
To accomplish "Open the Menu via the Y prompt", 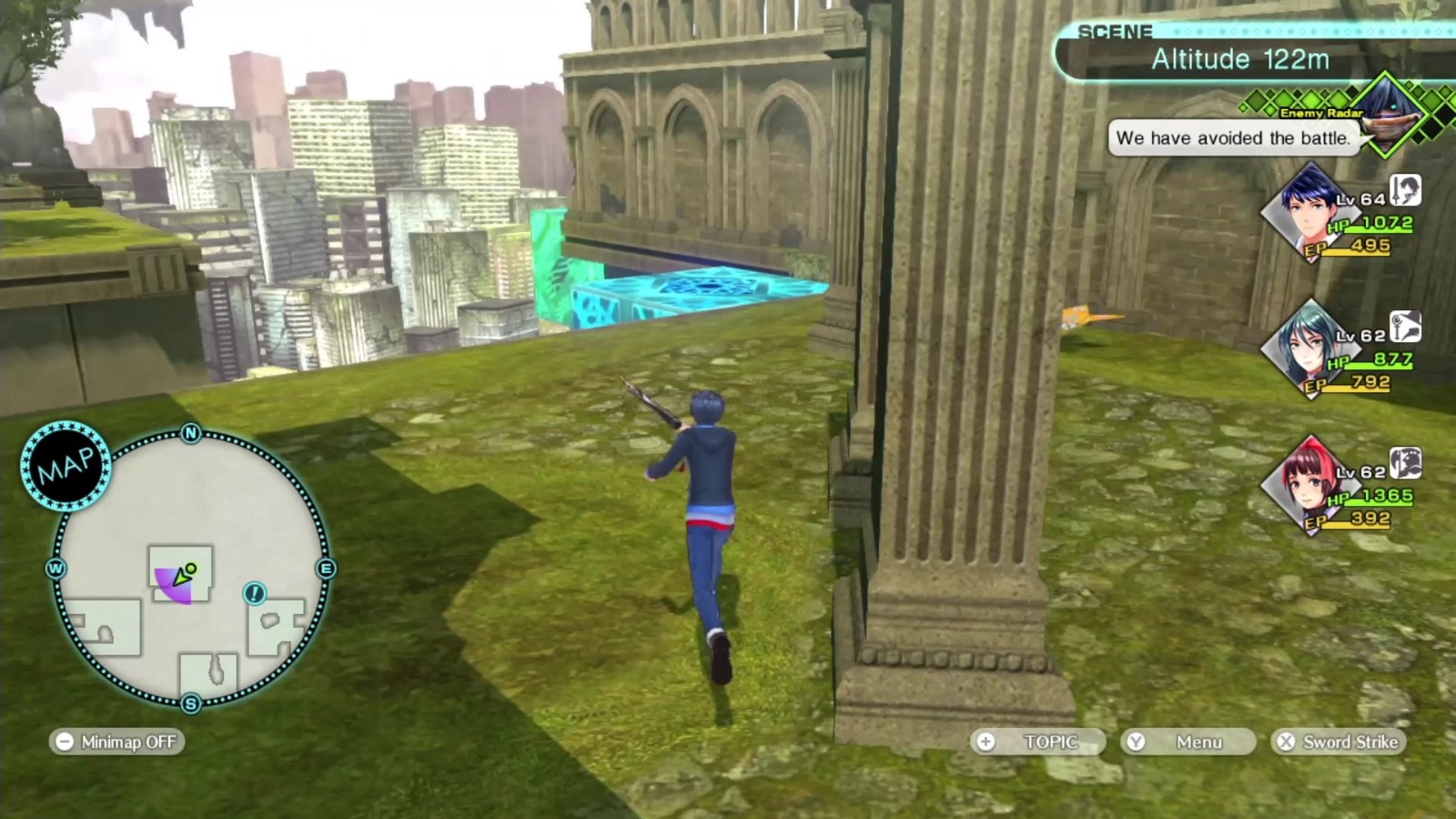I will point(1188,742).
